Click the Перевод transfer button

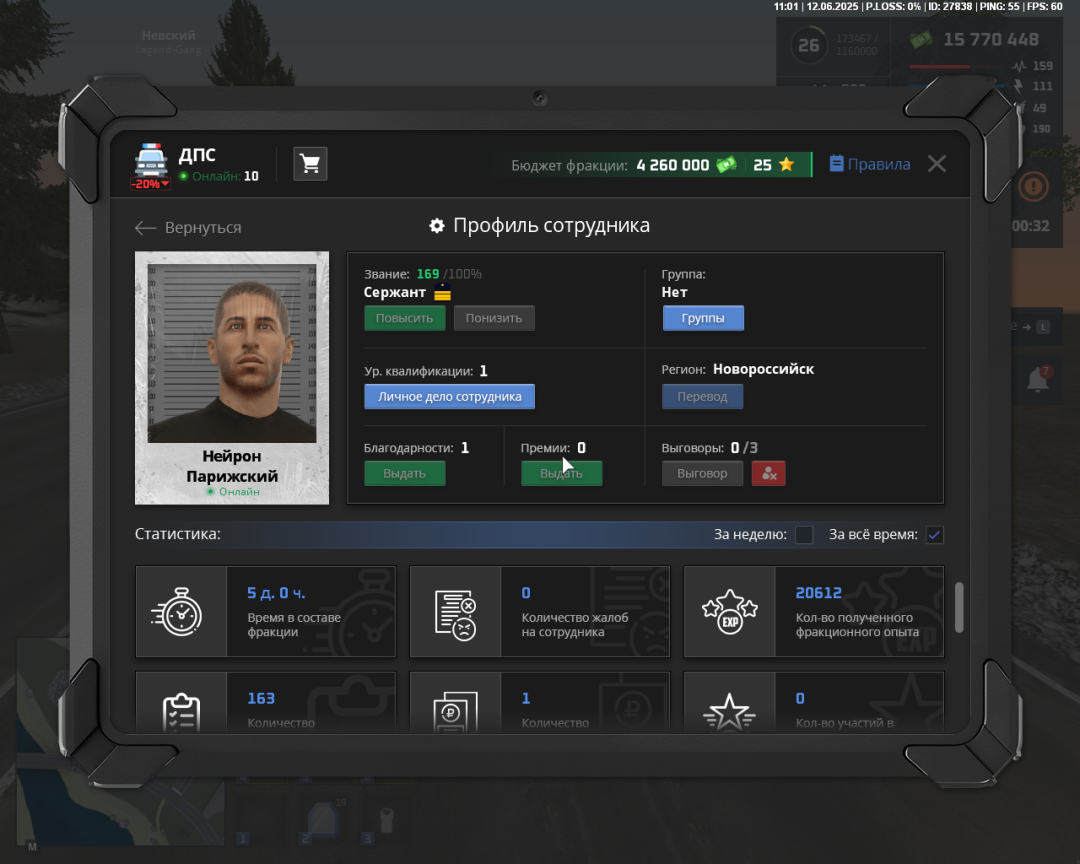pyautogui.click(x=702, y=397)
